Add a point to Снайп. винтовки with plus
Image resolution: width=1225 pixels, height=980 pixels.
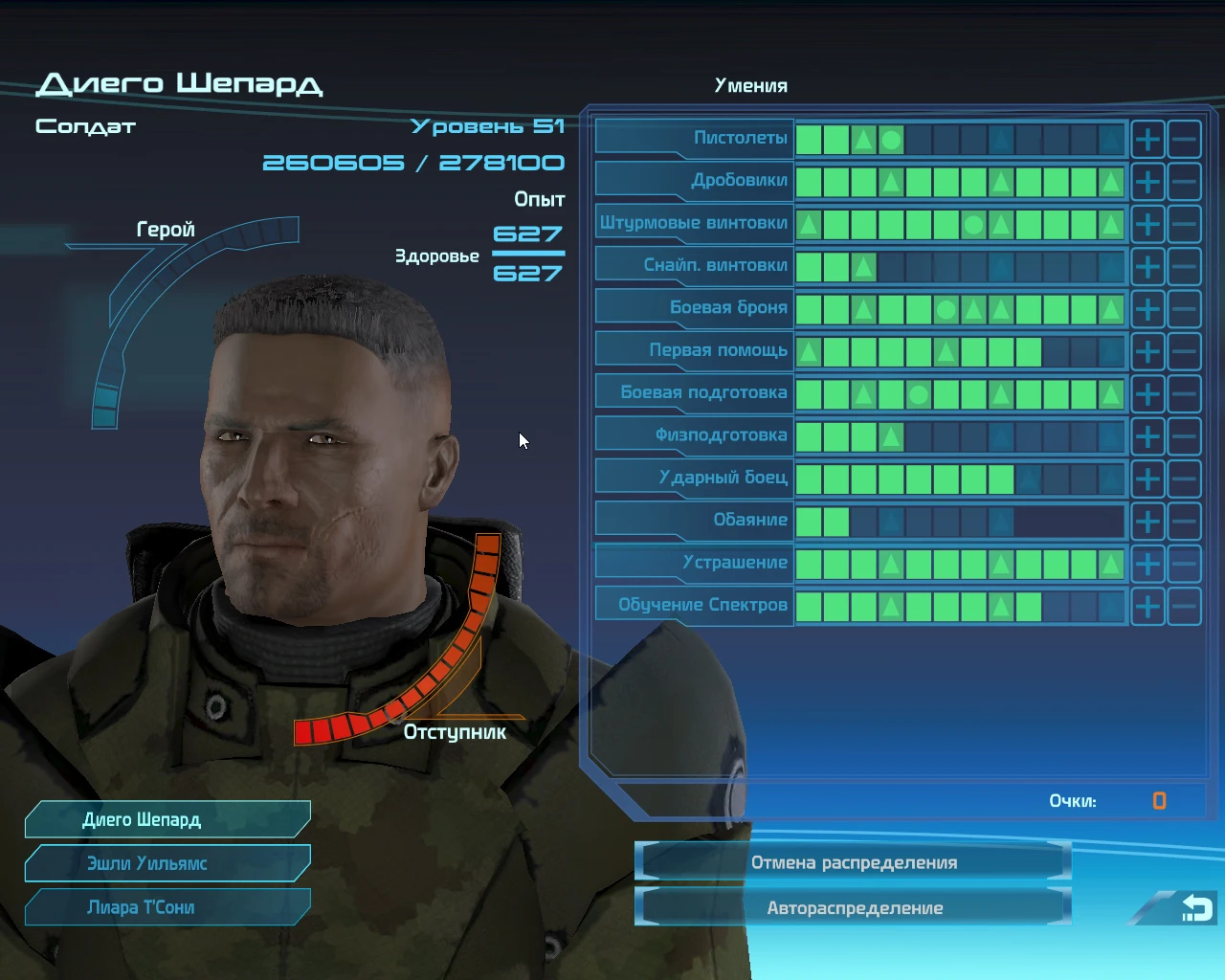1147,265
